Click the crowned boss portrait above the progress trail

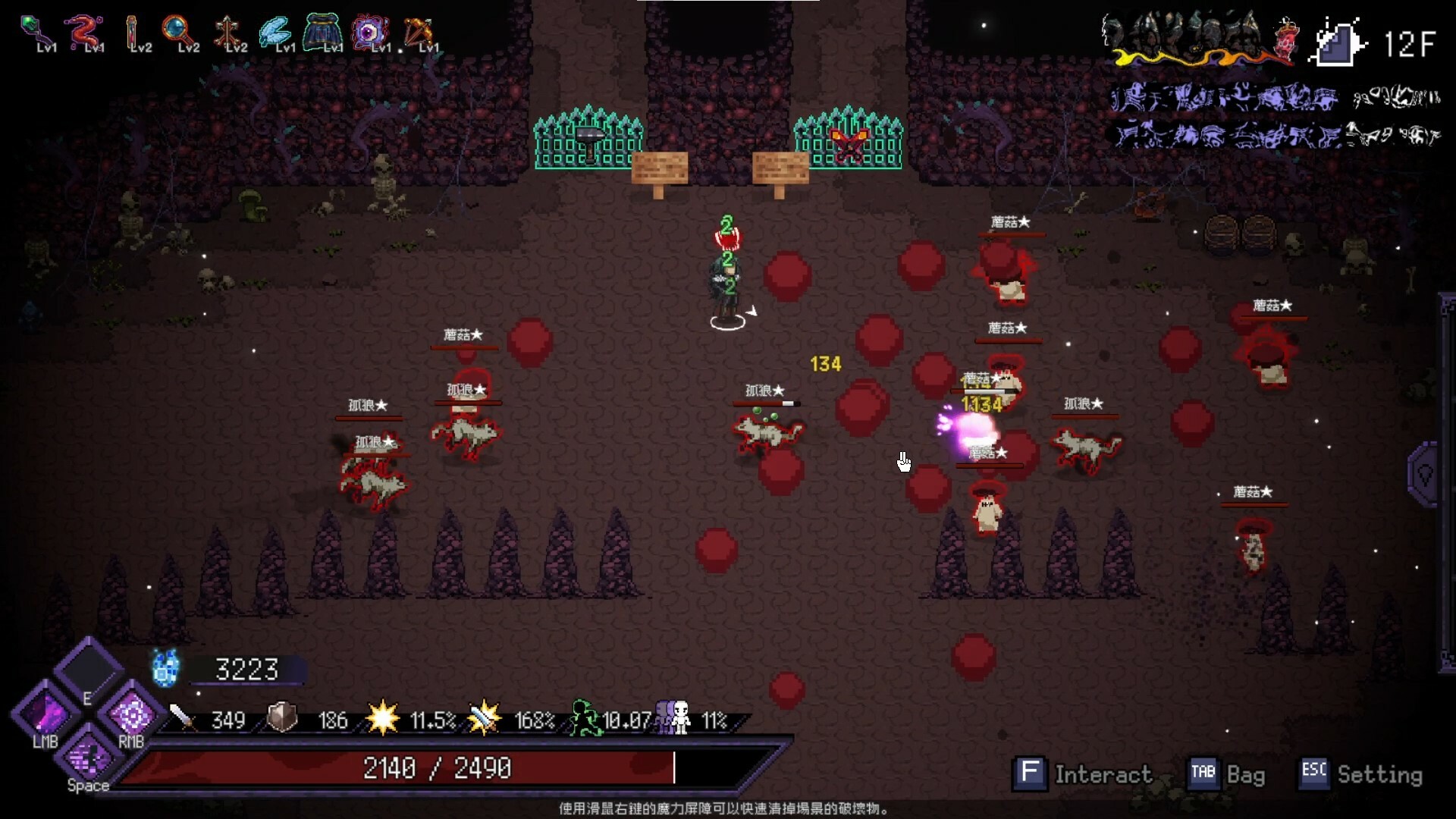(x=1287, y=34)
